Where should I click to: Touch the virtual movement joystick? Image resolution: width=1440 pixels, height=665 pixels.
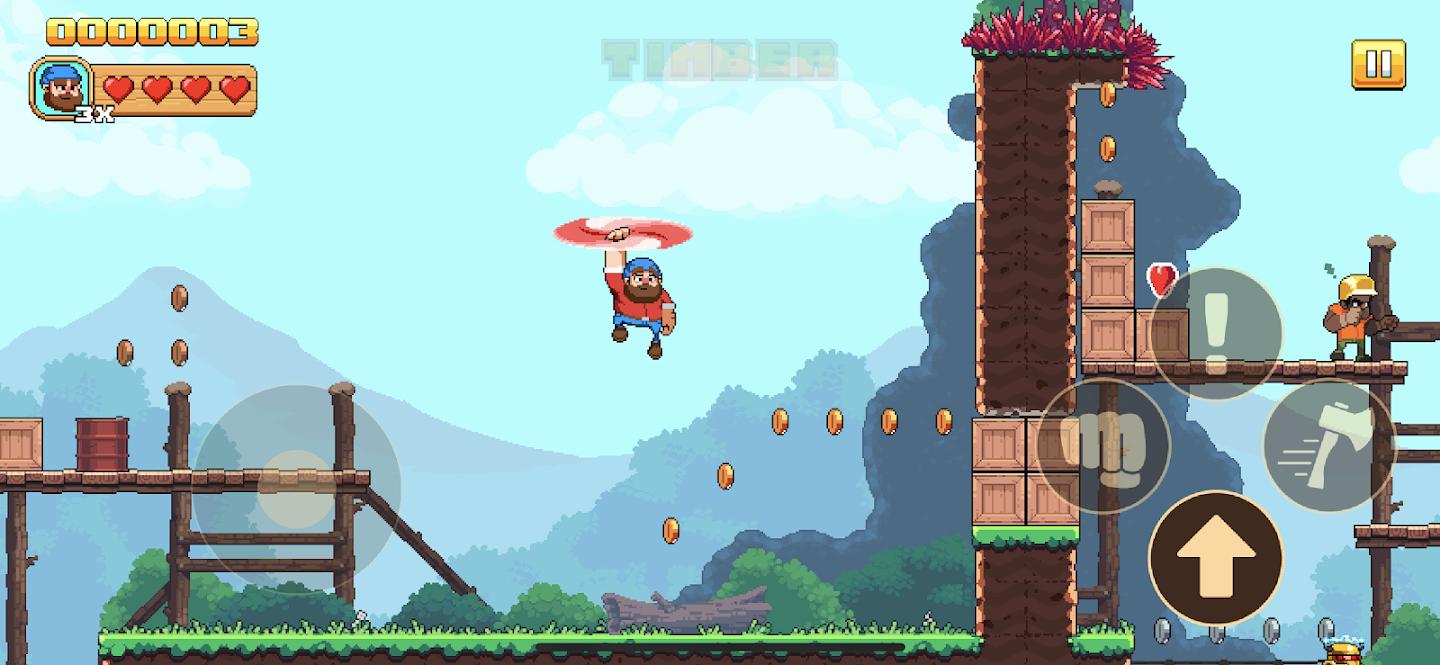[x=296, y=488]
